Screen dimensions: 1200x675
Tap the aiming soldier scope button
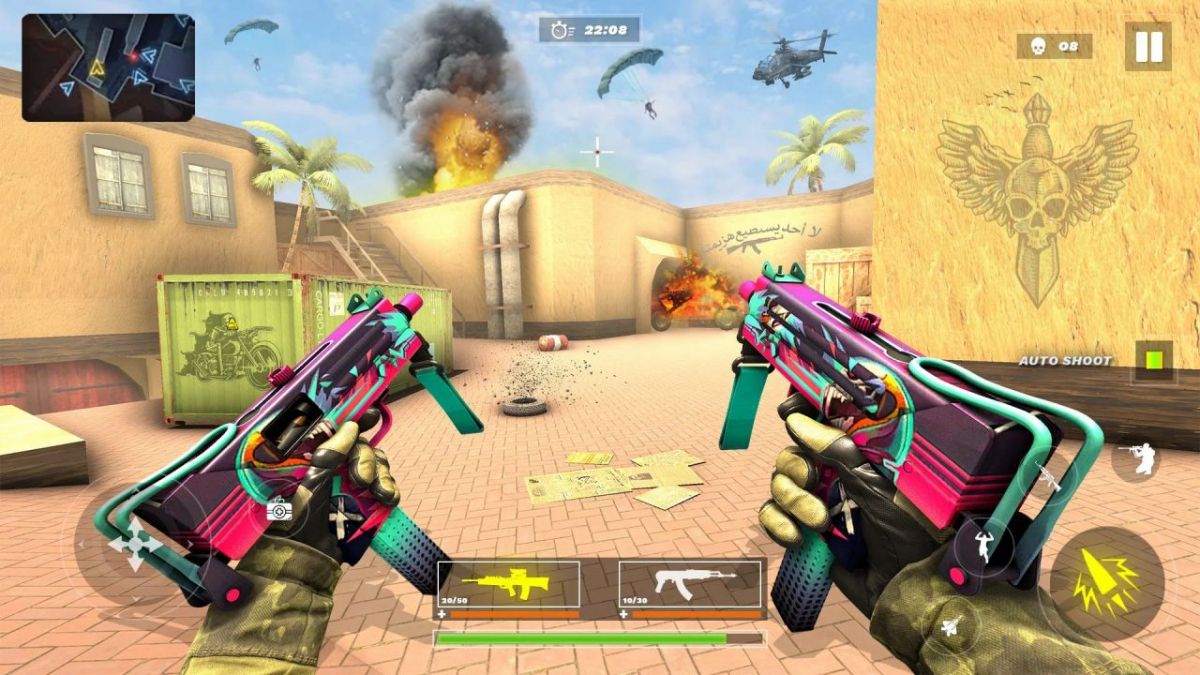pyautogui.click(x=1137, y=458)
